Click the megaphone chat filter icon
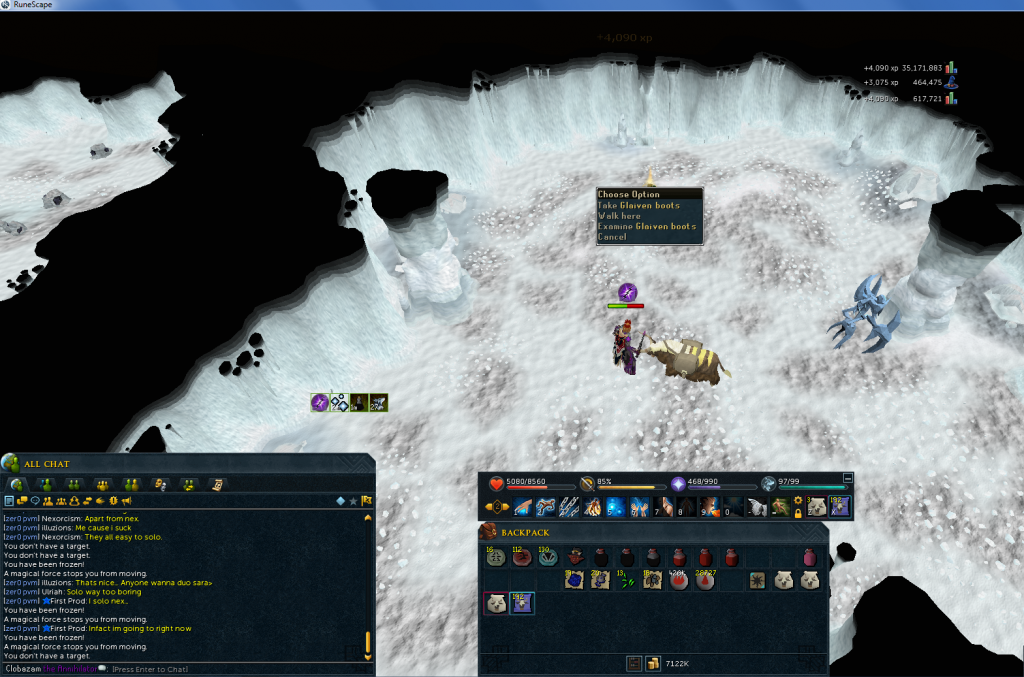Screen dimensions: 1024x677 (127, 500)
